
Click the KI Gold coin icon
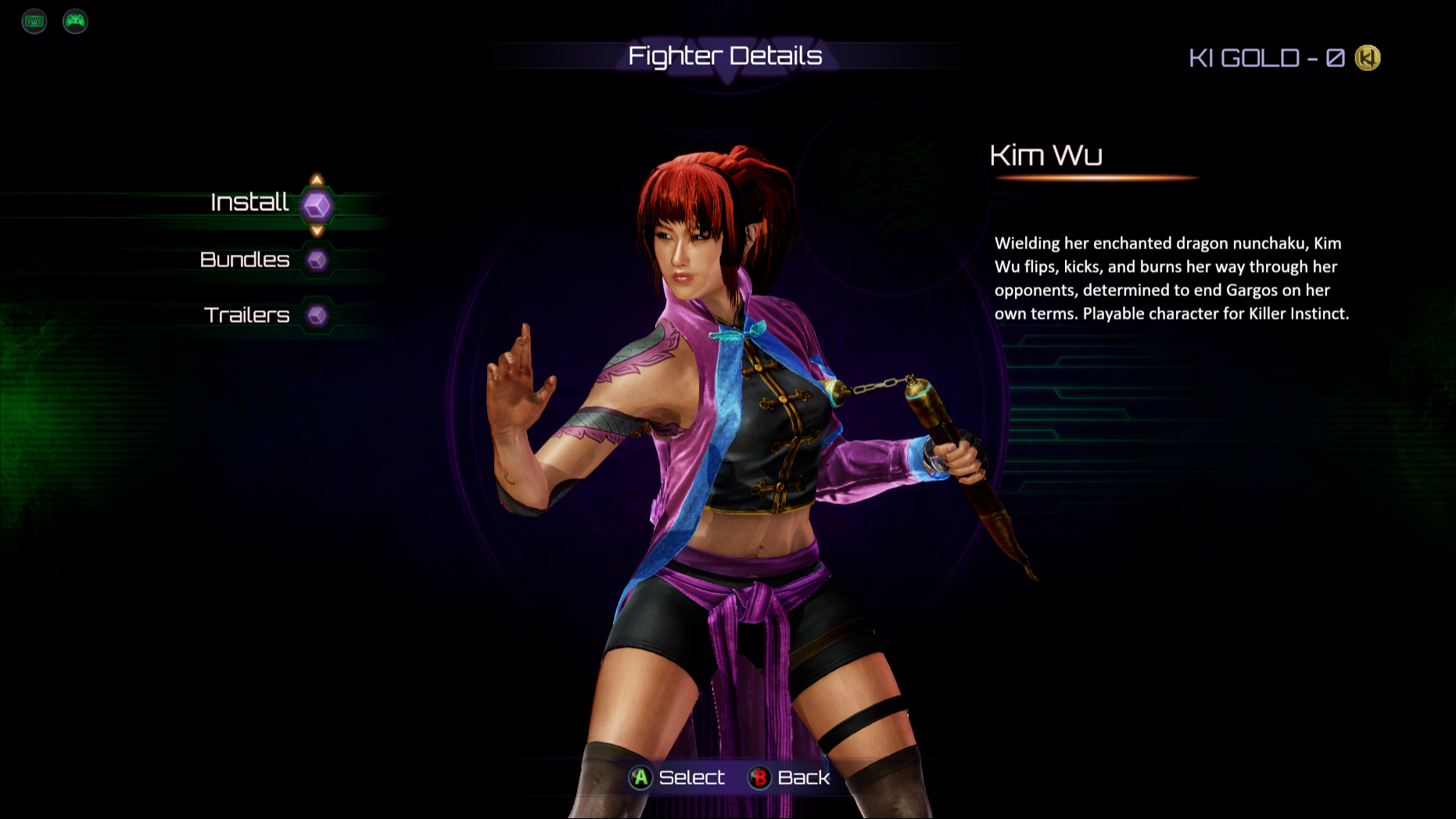[x=1368, y=58]
